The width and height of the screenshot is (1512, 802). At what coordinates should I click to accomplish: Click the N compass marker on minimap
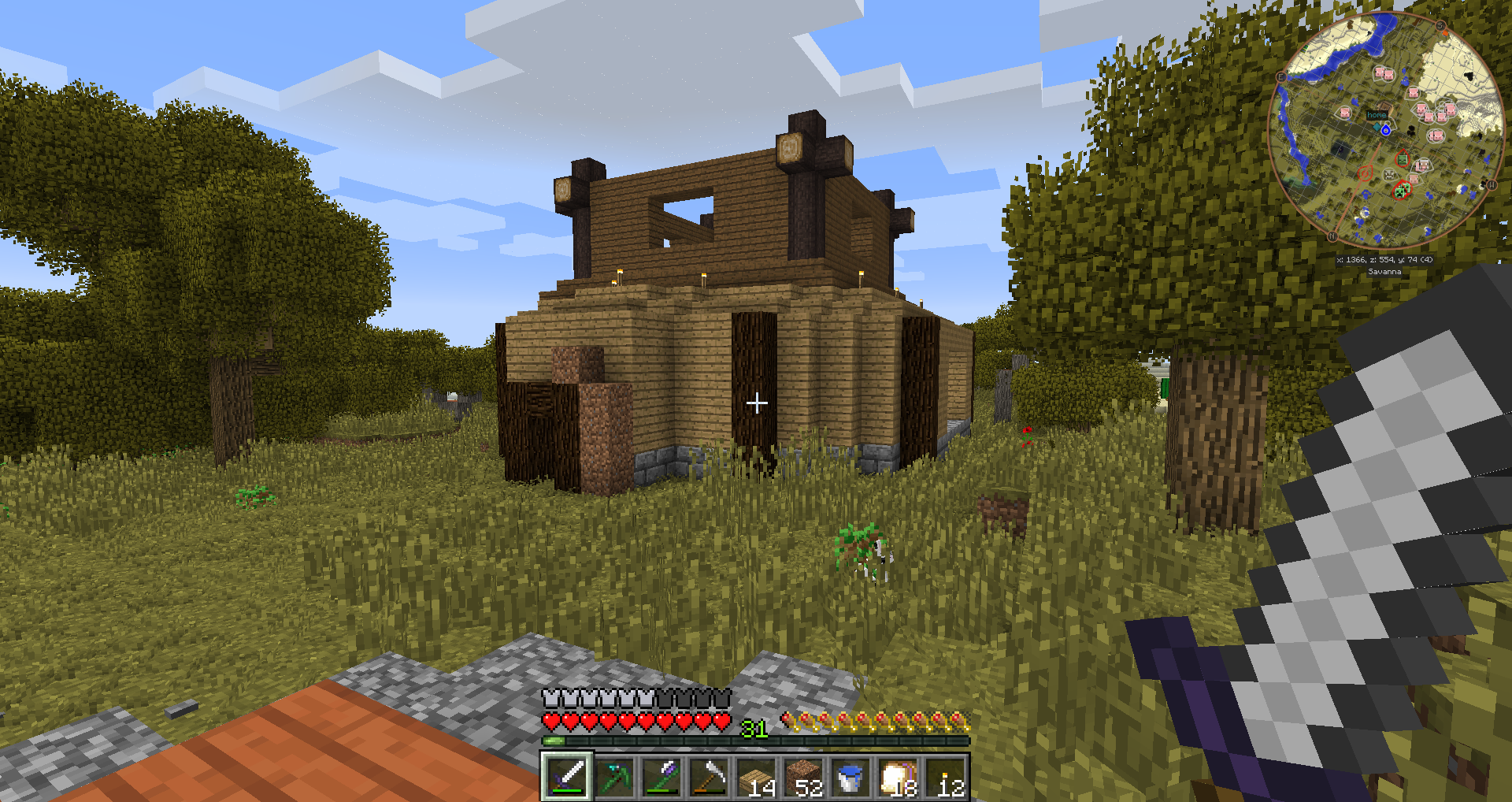(x=1332, y=236)
